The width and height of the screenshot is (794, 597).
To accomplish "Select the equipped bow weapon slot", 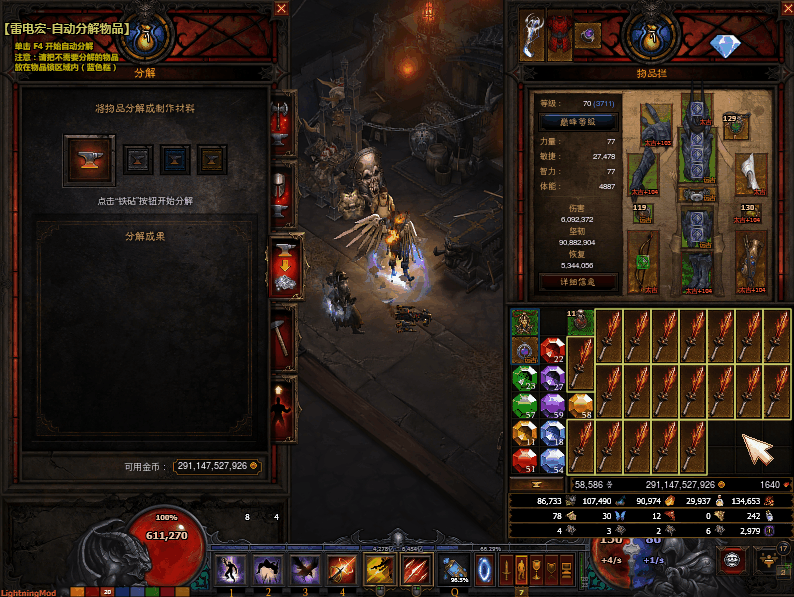I will [642, 260].
